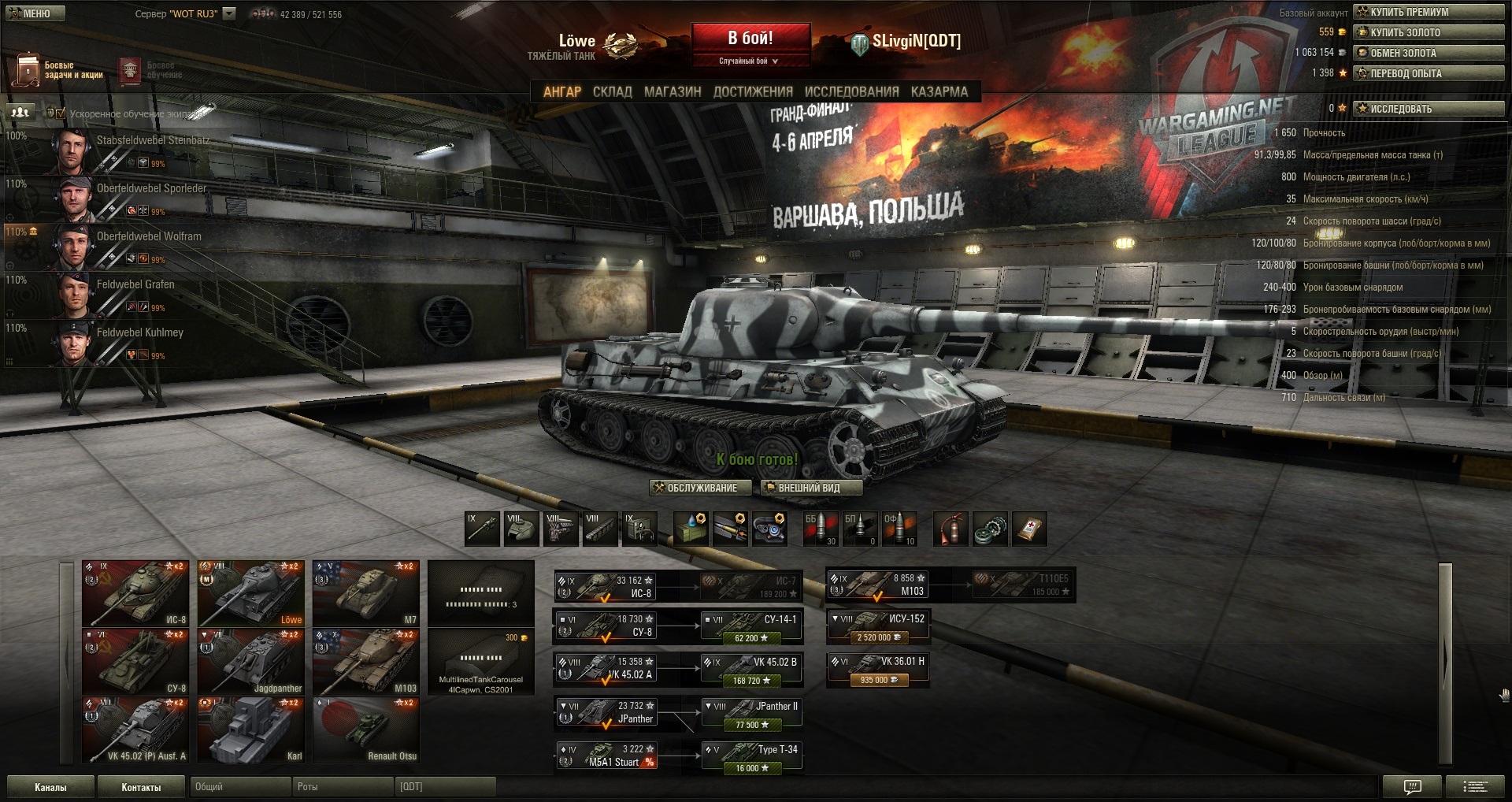Open the МЕНЮ menu
This screenshot has width=1512, height=802.
click(x=33, y=13)
